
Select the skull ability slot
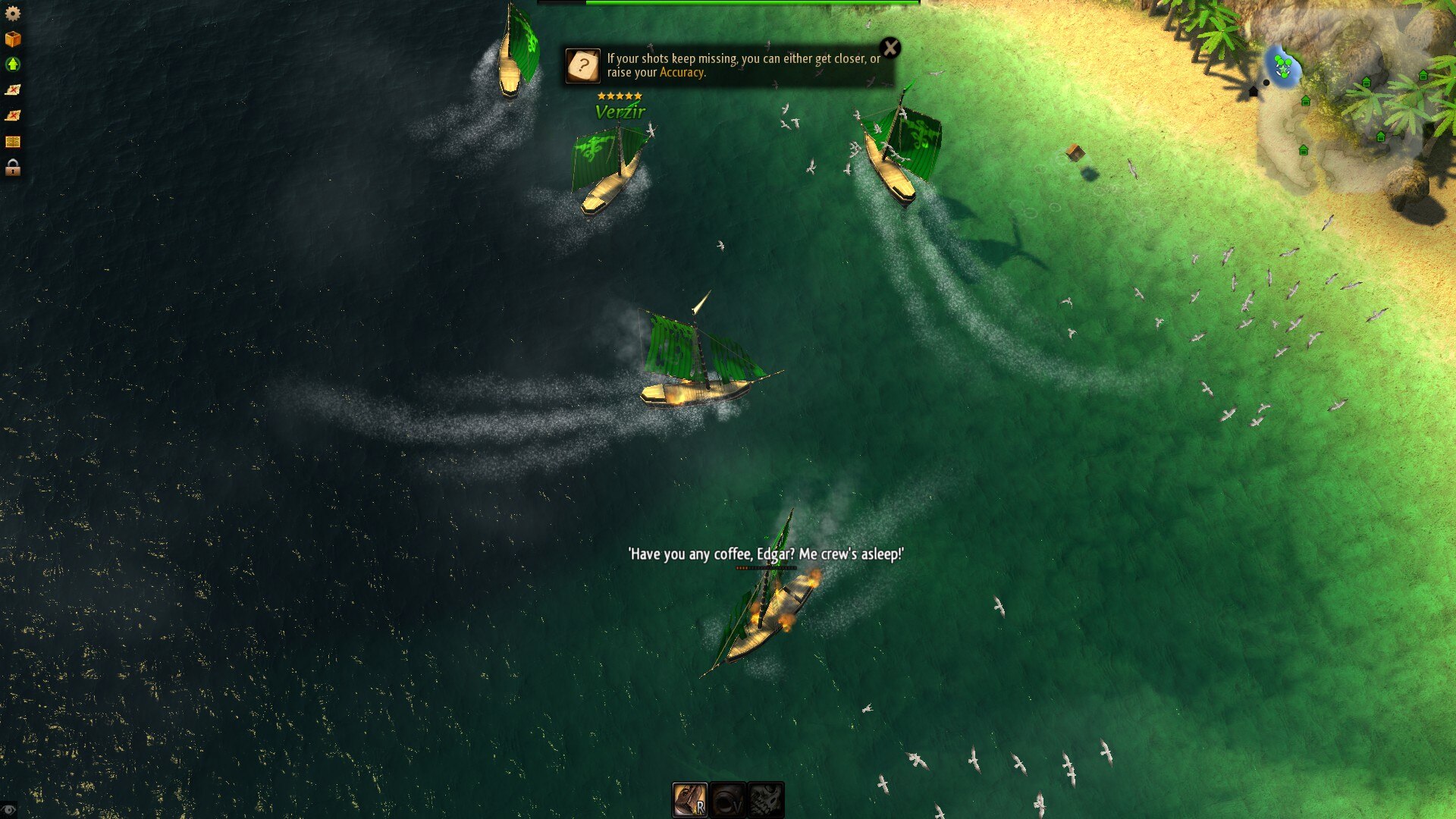click(x=765, y=800)
